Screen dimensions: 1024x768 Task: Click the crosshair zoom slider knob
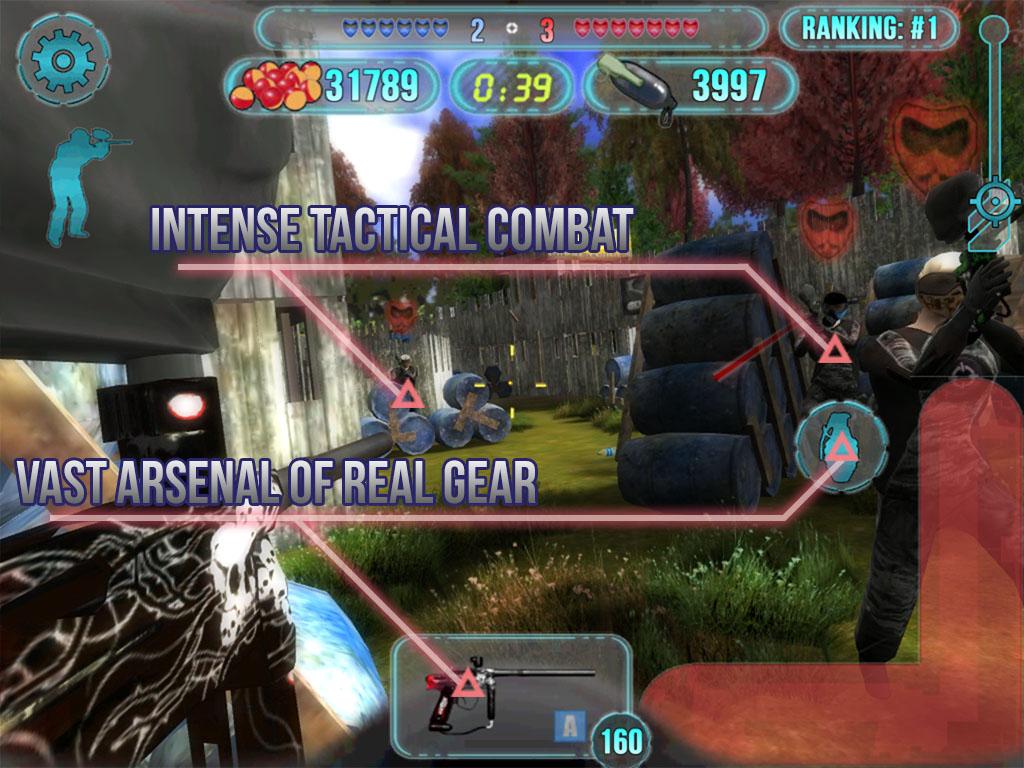pos(994,200)
